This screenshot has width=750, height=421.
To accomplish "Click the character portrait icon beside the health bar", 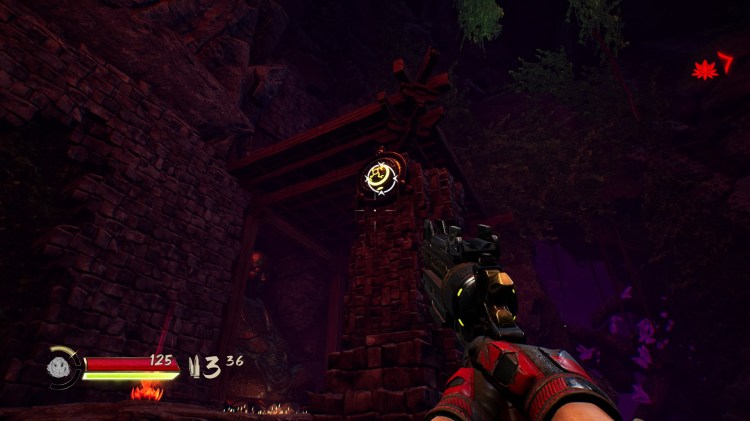I will click(x=60, y=367).
